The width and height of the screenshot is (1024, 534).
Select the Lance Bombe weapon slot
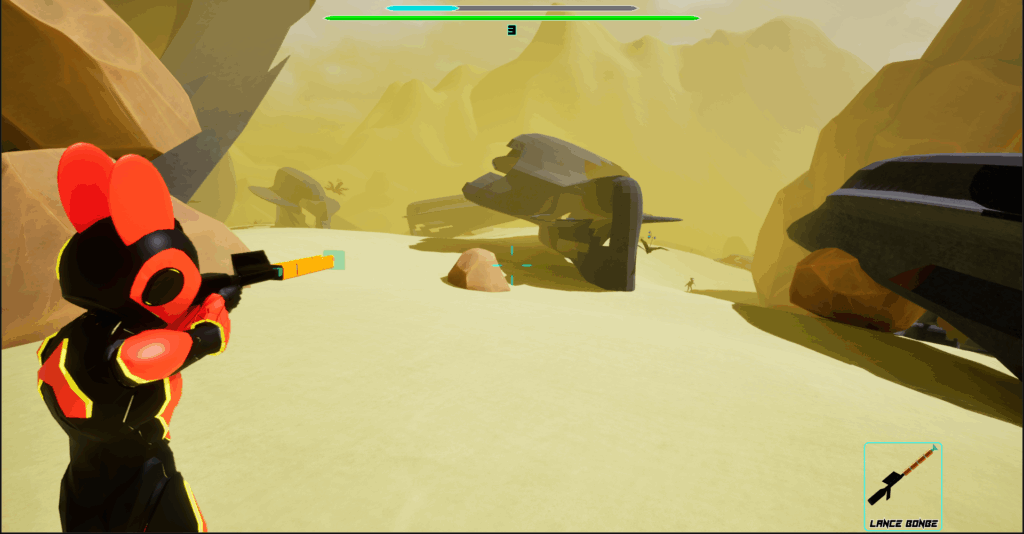pos(903,483)
